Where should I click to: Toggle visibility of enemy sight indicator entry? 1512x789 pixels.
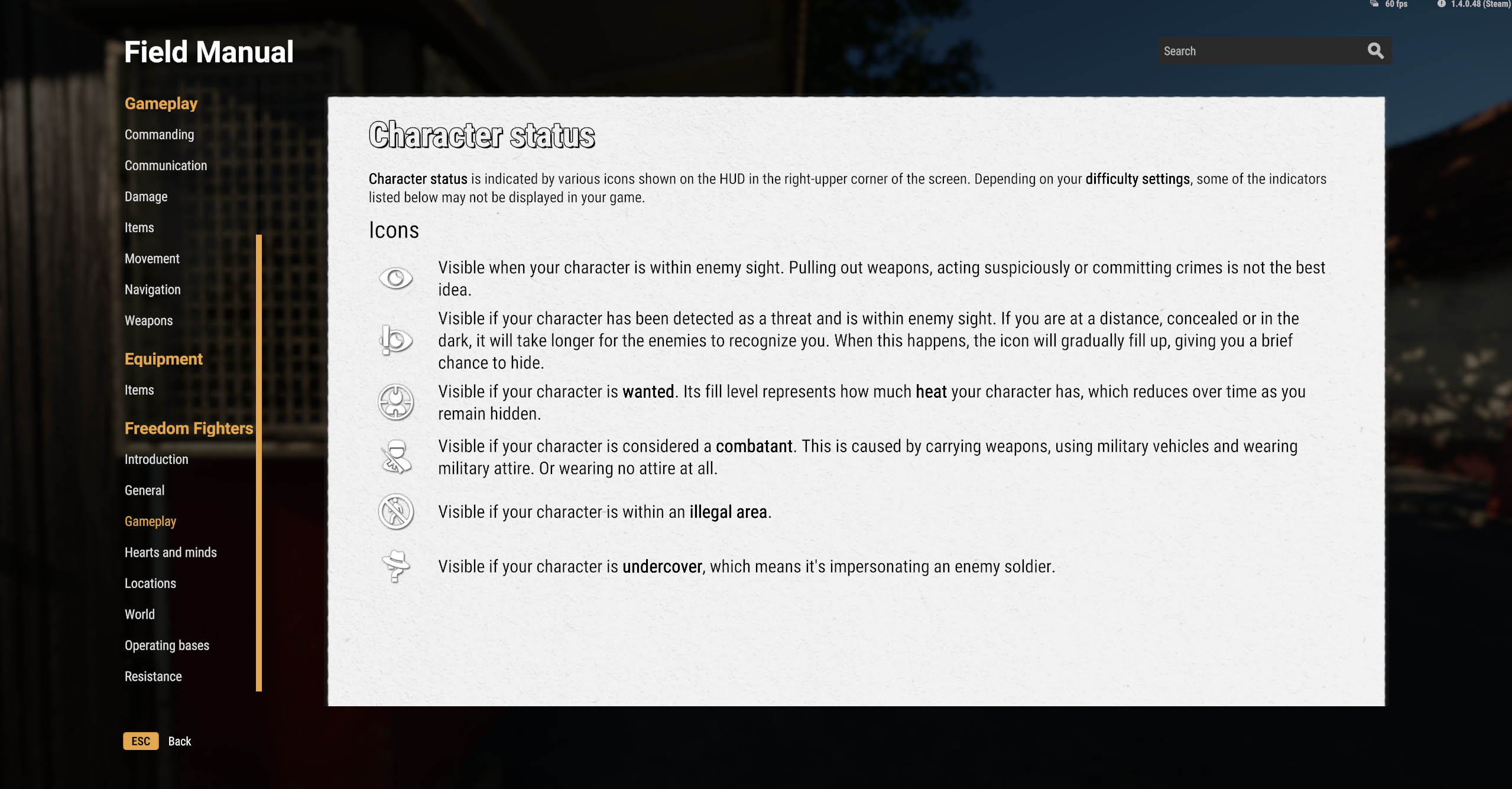pyautogui.click(x=395, y=278)
